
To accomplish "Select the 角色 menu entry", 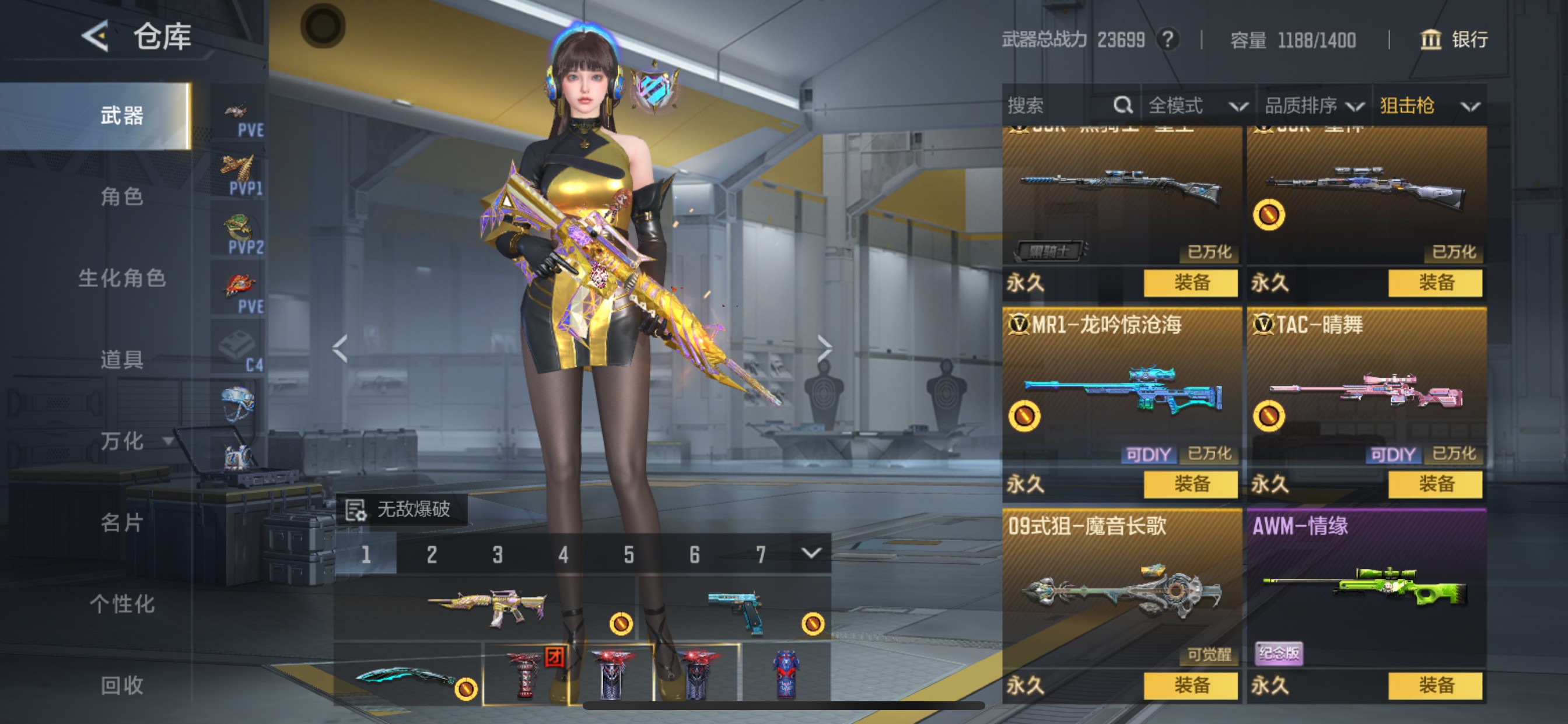I will (x=122, y=196).
